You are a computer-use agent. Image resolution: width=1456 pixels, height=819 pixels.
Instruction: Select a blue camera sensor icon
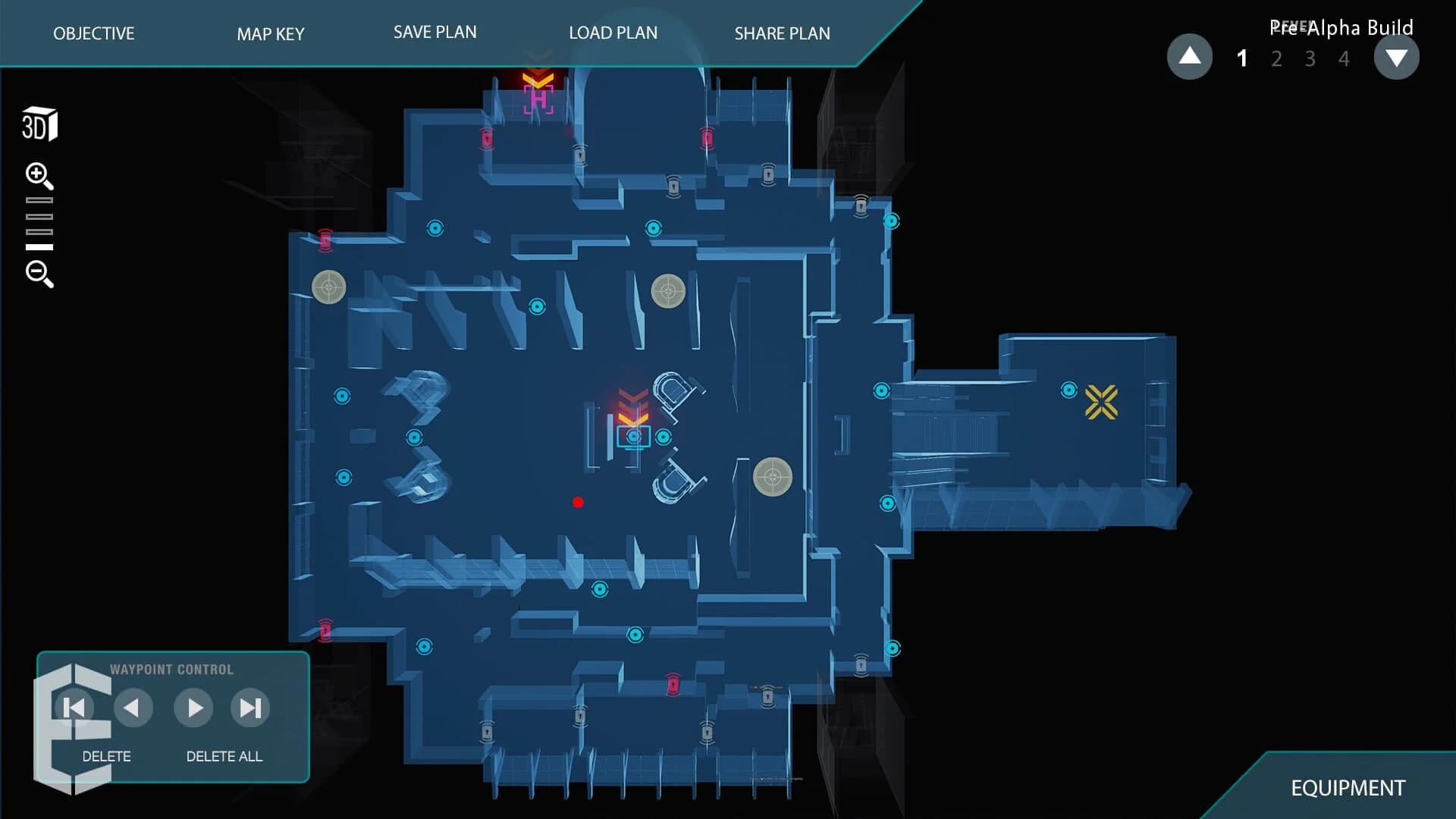tap(435, 227)
